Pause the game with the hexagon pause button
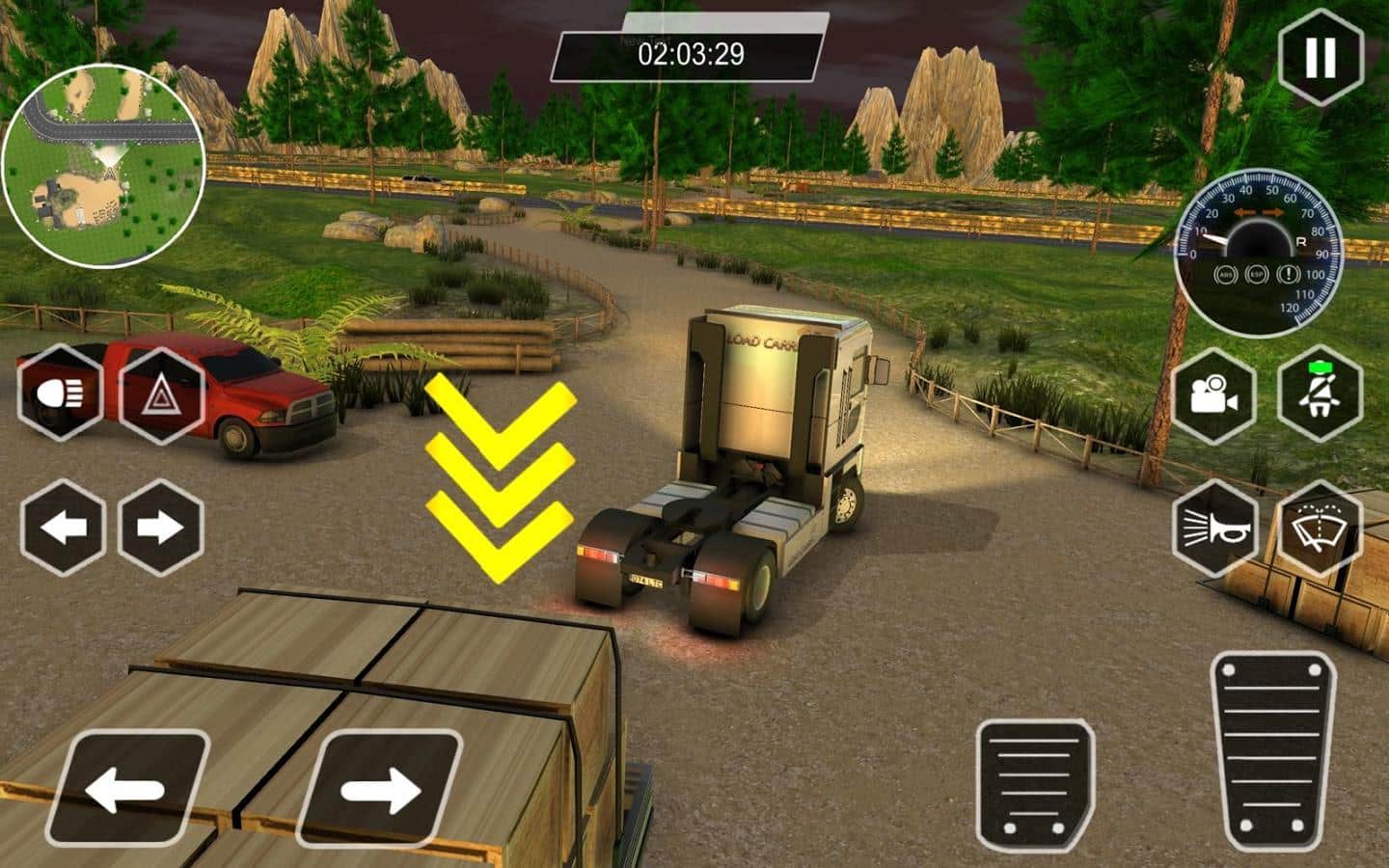 [x=1321, y=57]
